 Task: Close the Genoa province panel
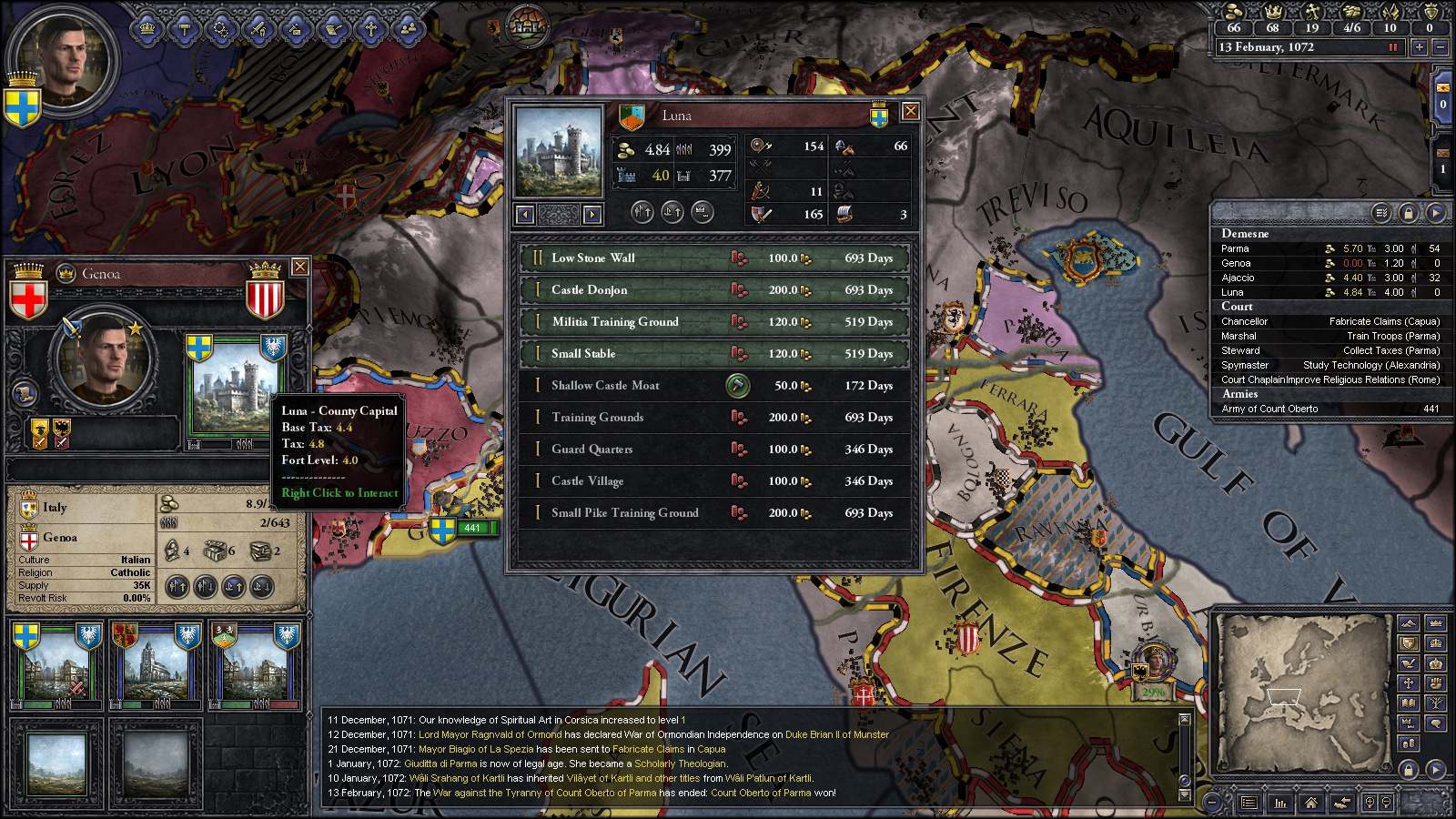pyautogui.click(x=299, y=267)
